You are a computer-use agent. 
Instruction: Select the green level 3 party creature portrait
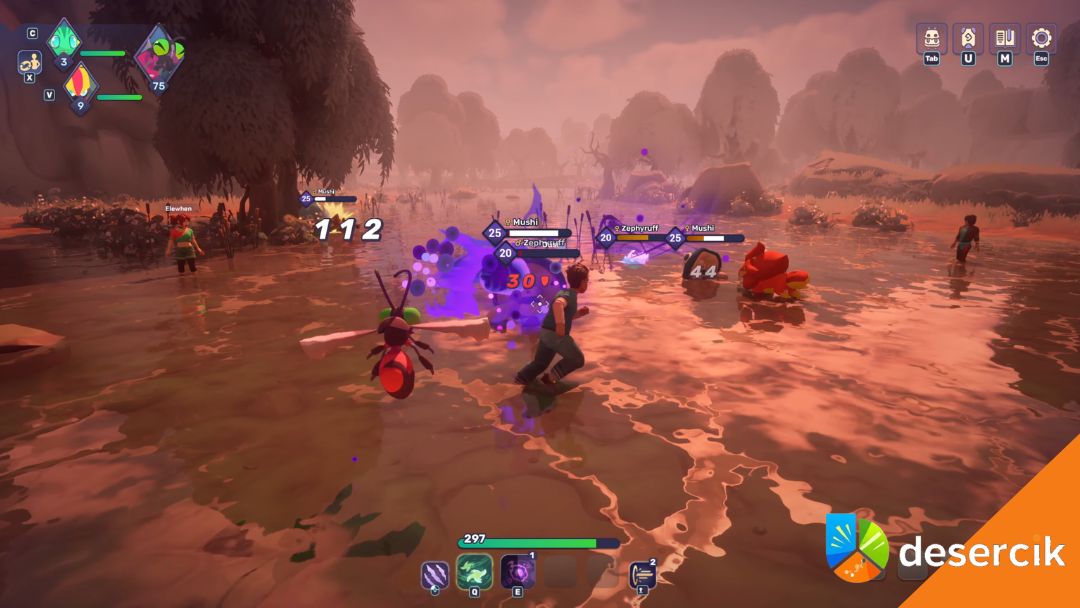coord(64,42)
